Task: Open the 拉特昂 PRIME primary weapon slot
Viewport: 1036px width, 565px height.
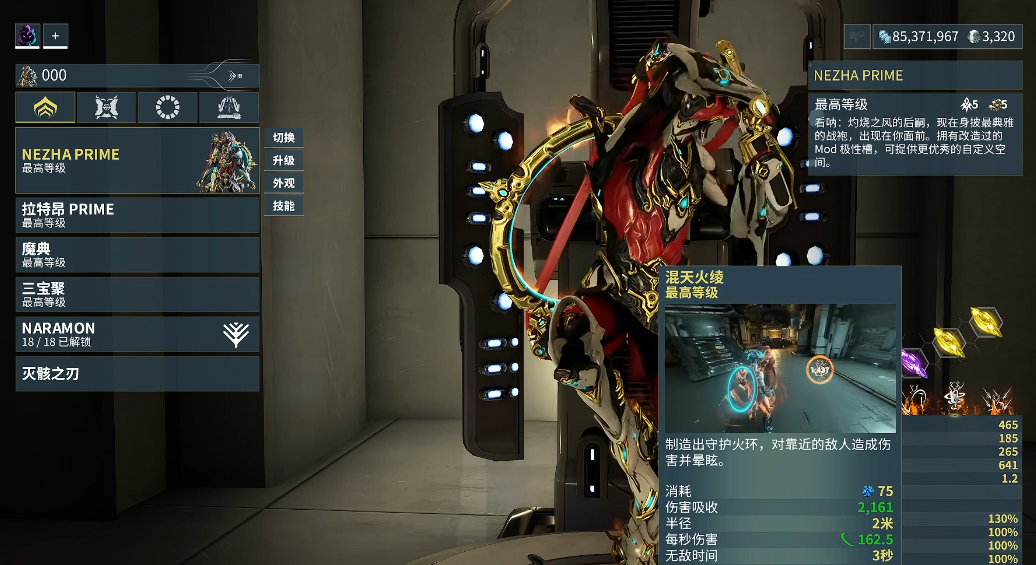Action: click(137, 215)
